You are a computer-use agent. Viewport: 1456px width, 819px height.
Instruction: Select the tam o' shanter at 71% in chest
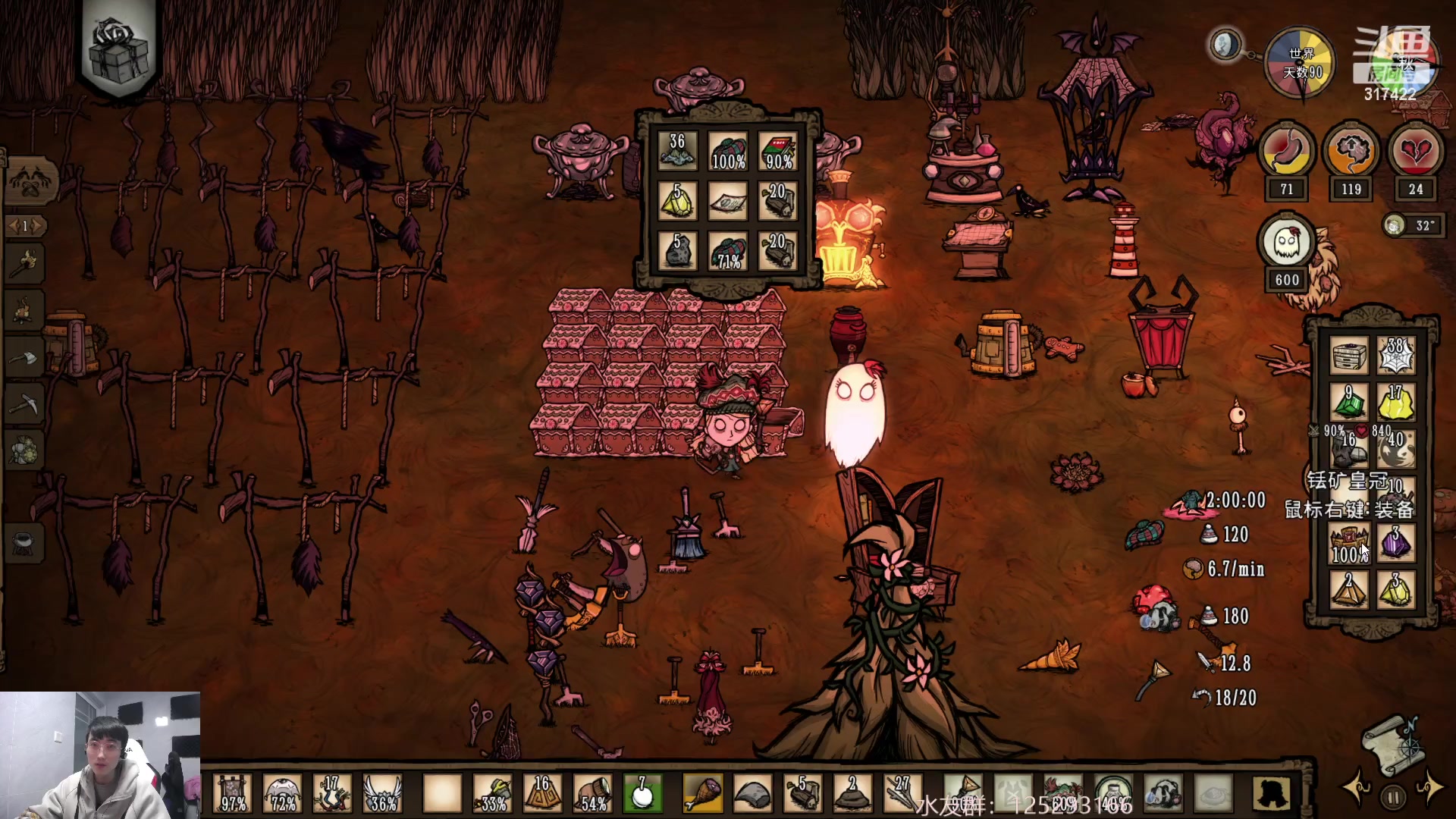click(x=728, y=249)
